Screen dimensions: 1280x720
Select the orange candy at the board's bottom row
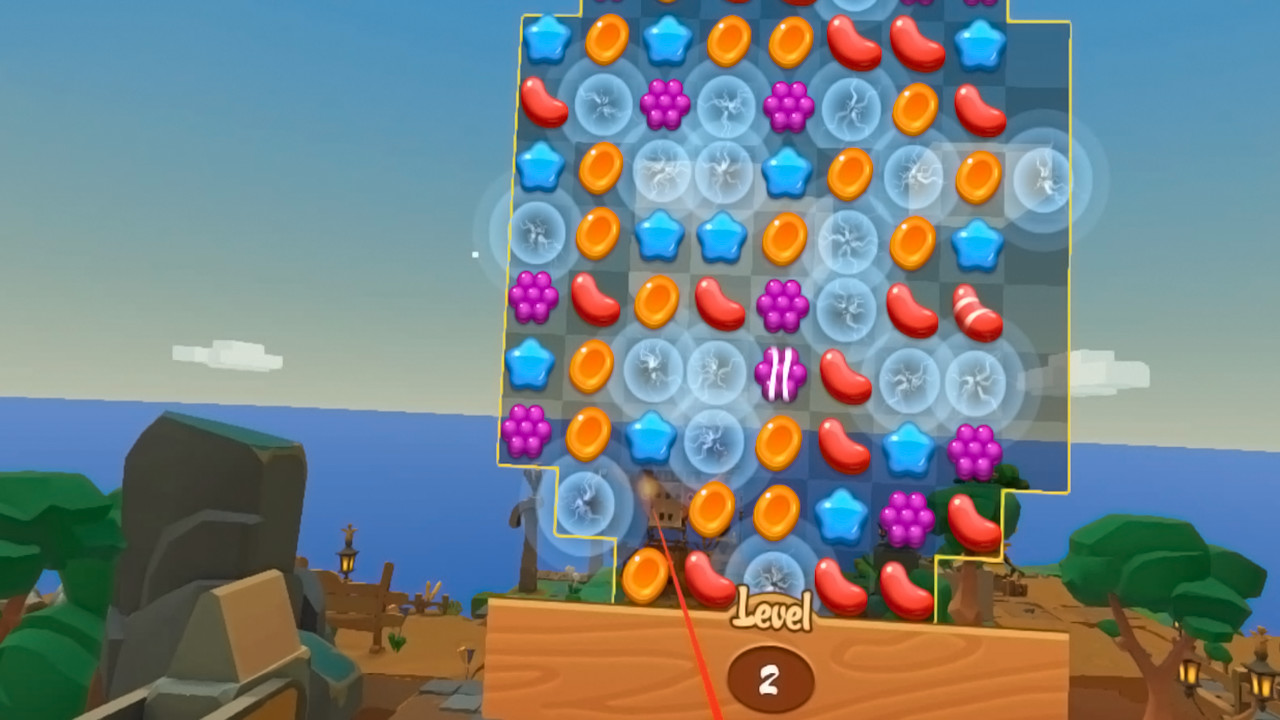(x=646, y=576)
